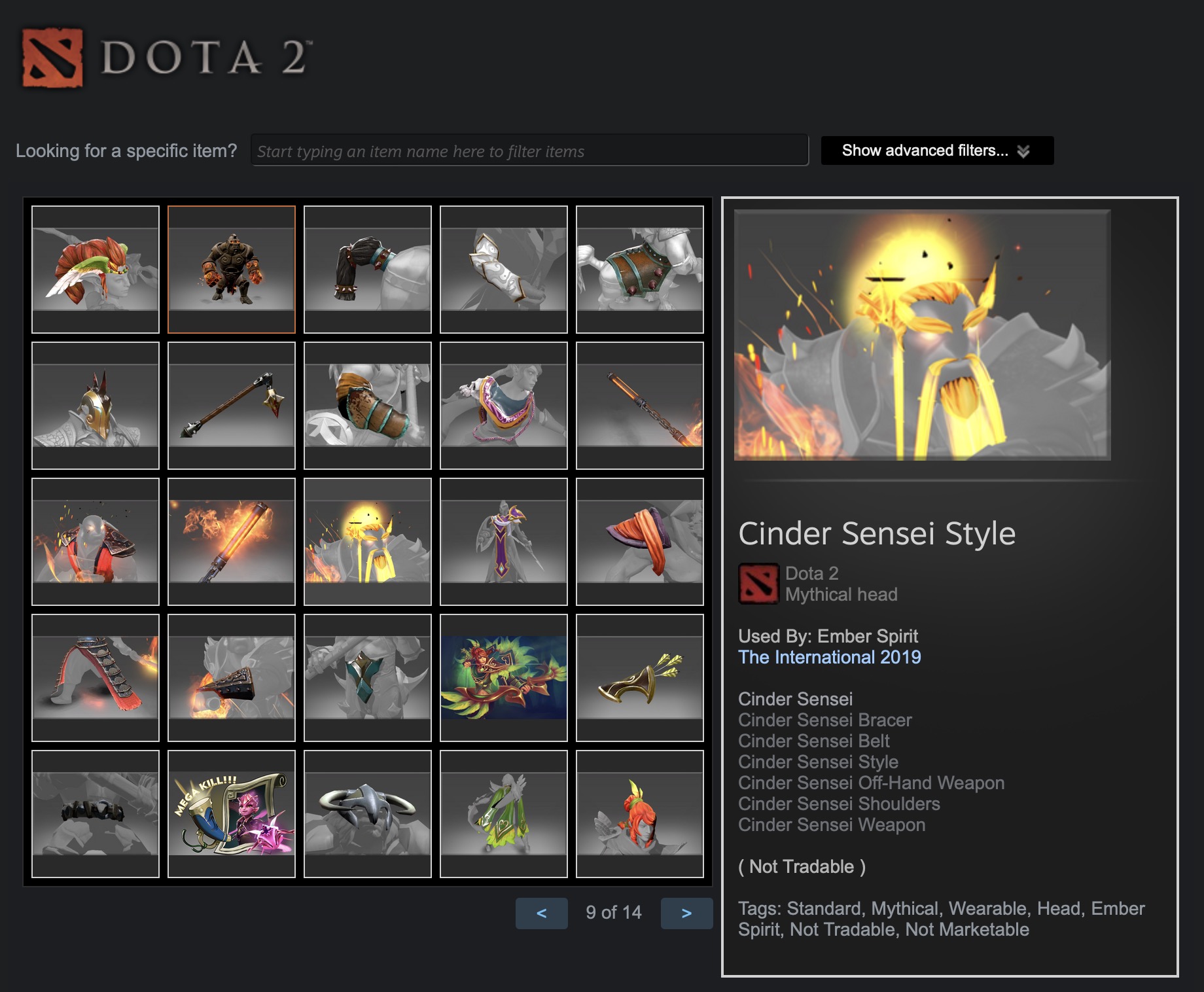Select the orange shoulder scarf item icon
The width and height of the screenshot is (1204, 992).
click(639, 540)
